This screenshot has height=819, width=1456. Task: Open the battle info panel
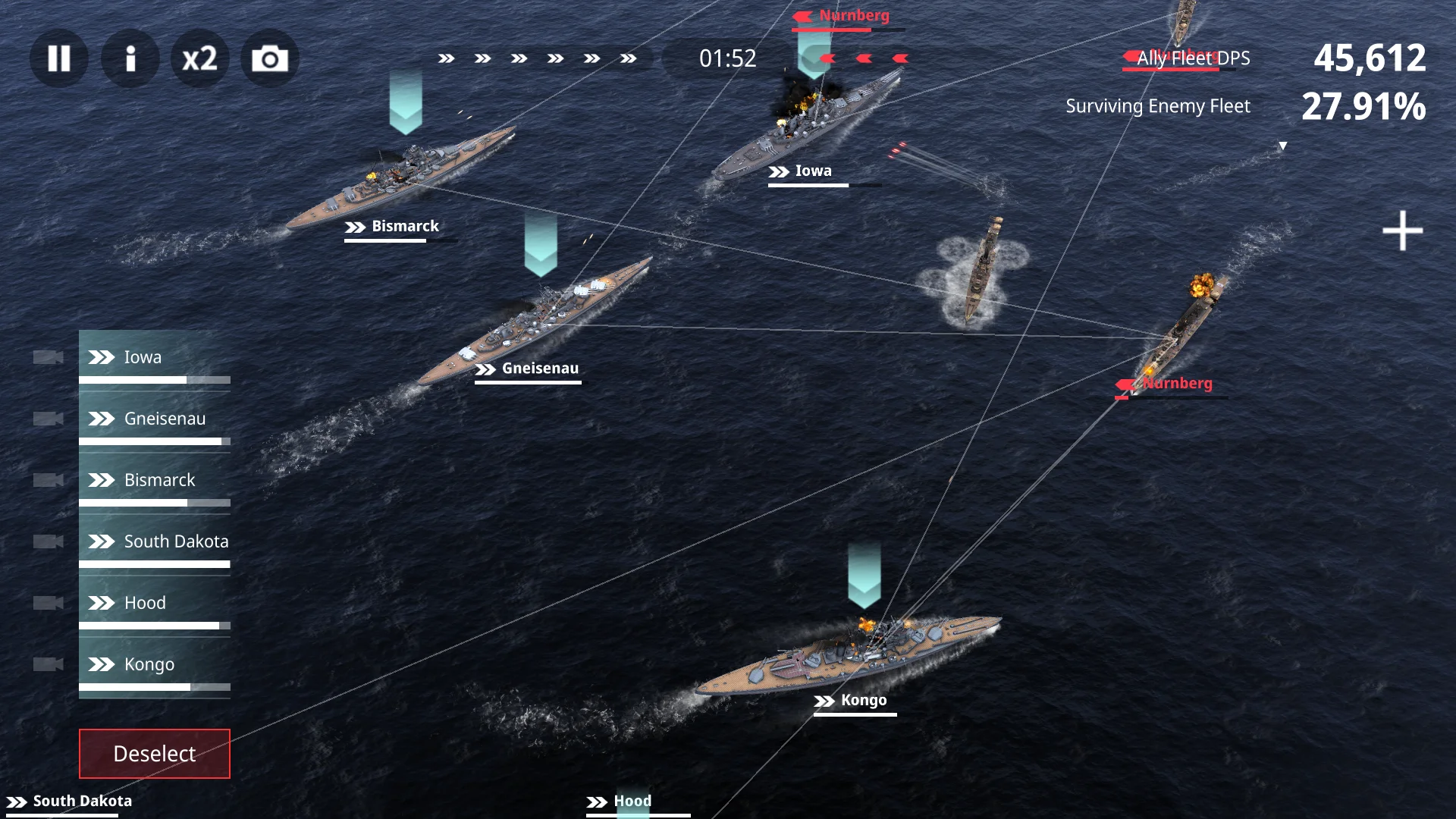(x=130, y=58)
